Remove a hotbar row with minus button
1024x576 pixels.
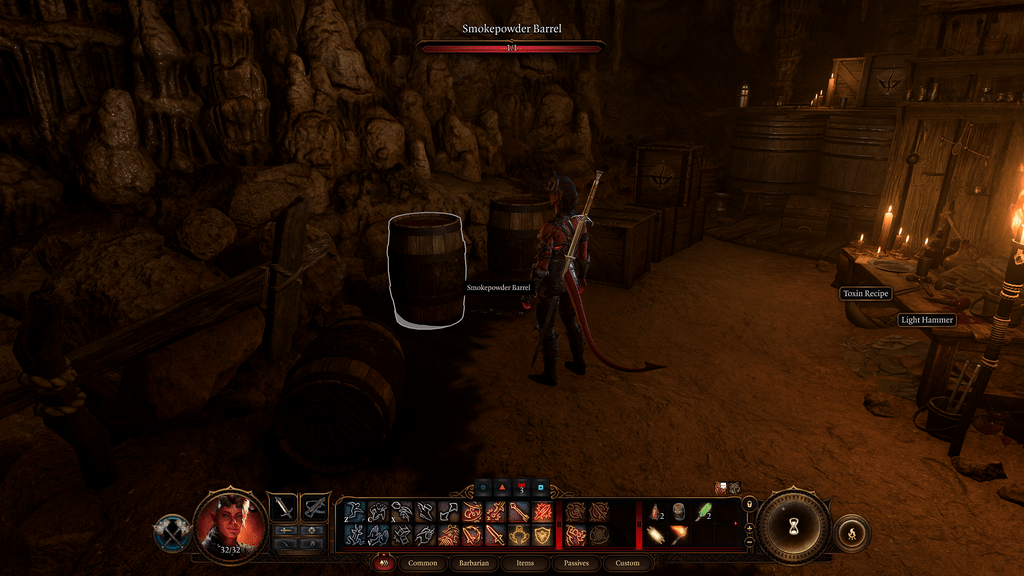(749, 542)
